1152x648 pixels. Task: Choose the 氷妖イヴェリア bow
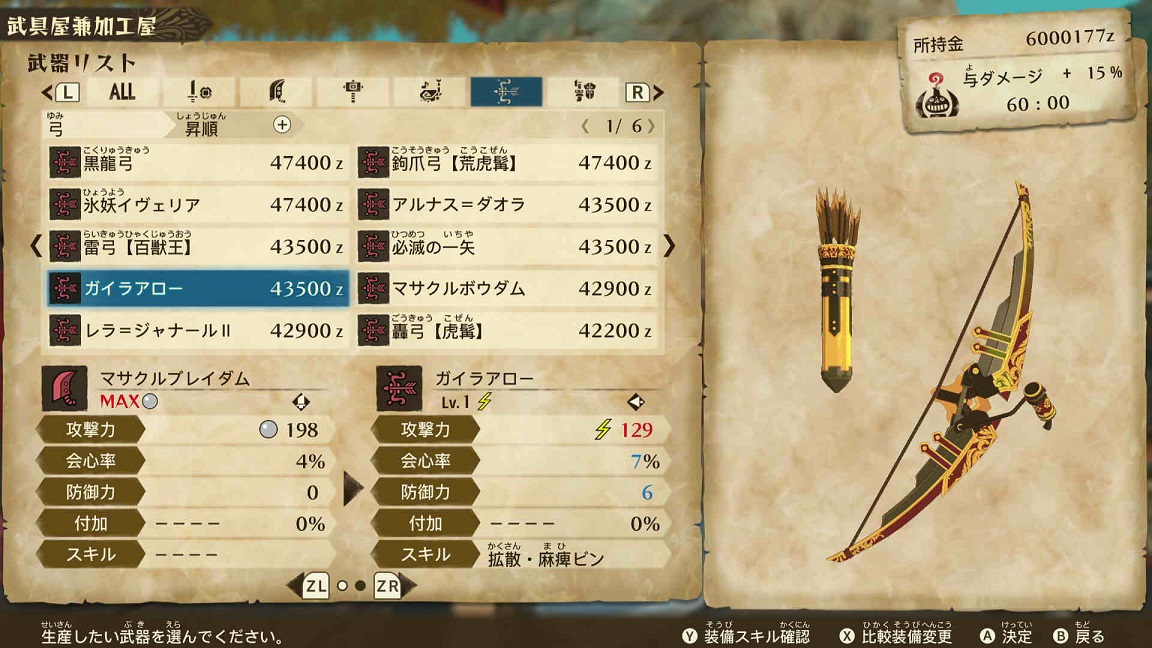(x=198, y=205)
